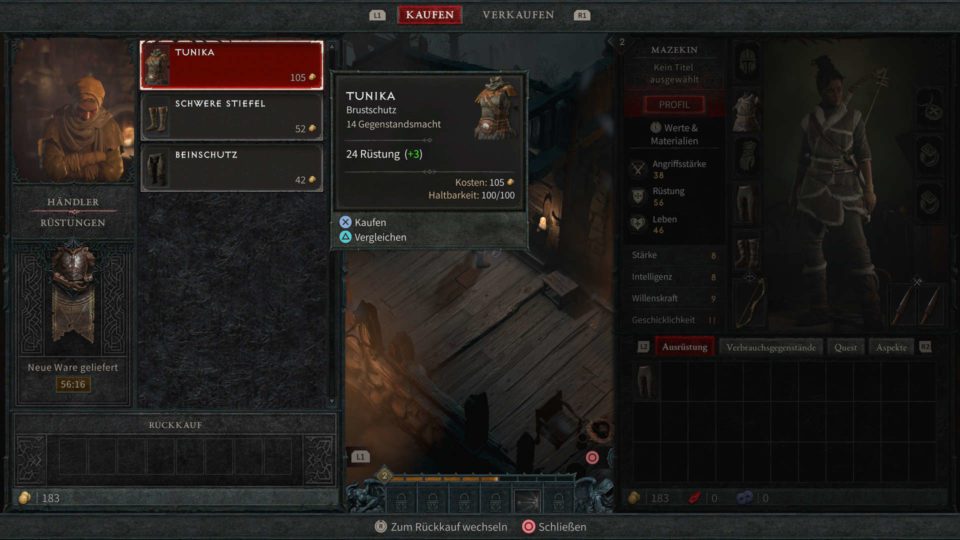Choose the equipped gloves slot
The height and width of the screenshot is (540, 960).
pyautogui.click(x=747, y=157)
